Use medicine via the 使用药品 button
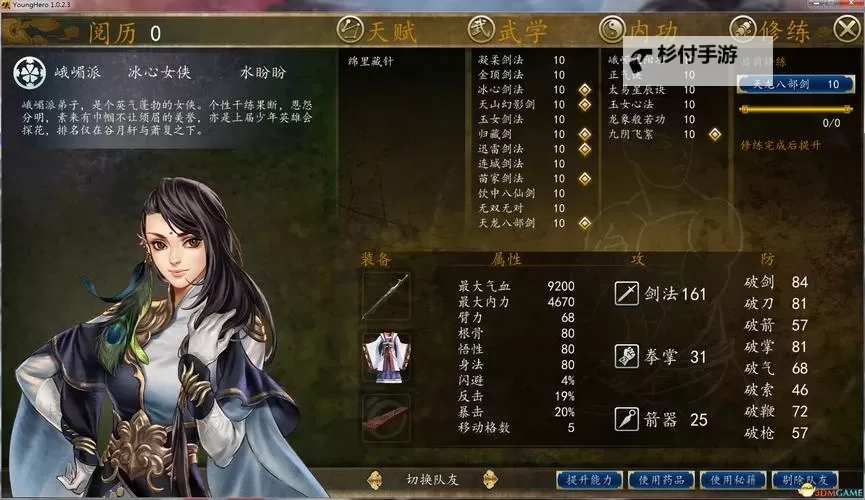865x500 pixels. coord(663,480)
